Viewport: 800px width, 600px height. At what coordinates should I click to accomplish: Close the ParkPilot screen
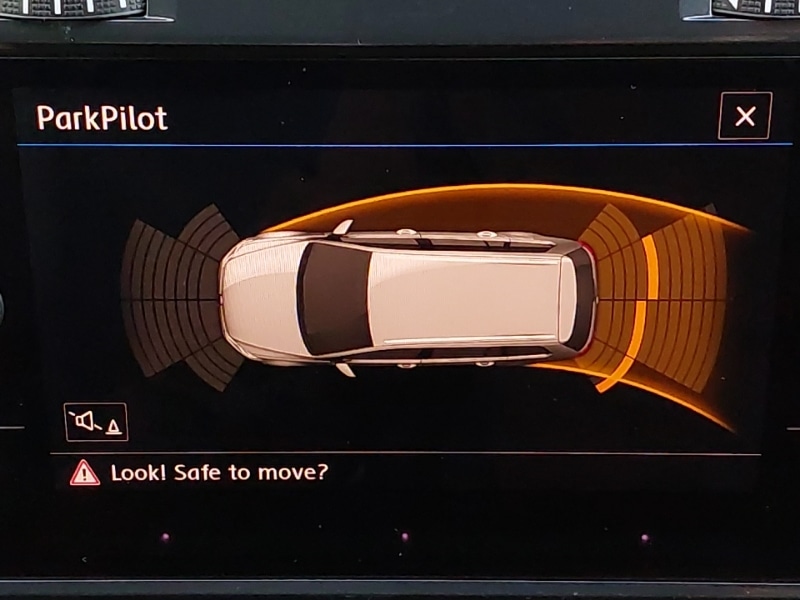click(745, 116)
